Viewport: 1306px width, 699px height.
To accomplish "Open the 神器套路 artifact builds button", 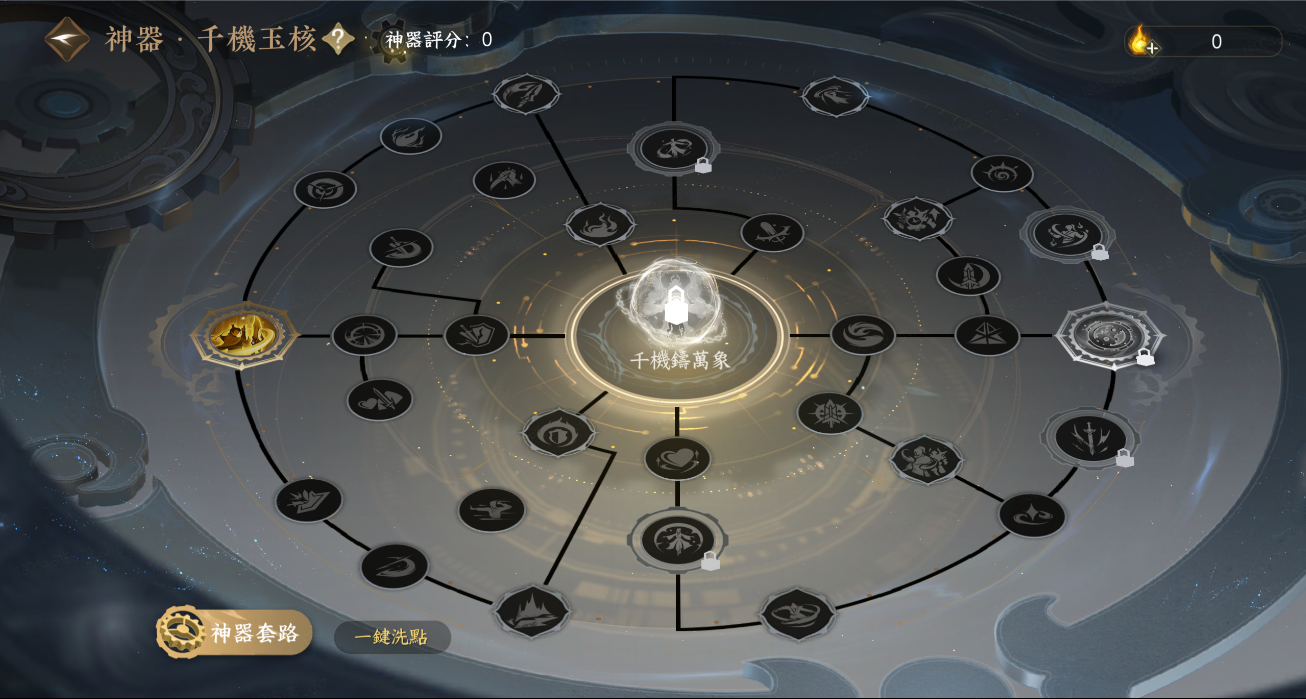I will point(235,633).
